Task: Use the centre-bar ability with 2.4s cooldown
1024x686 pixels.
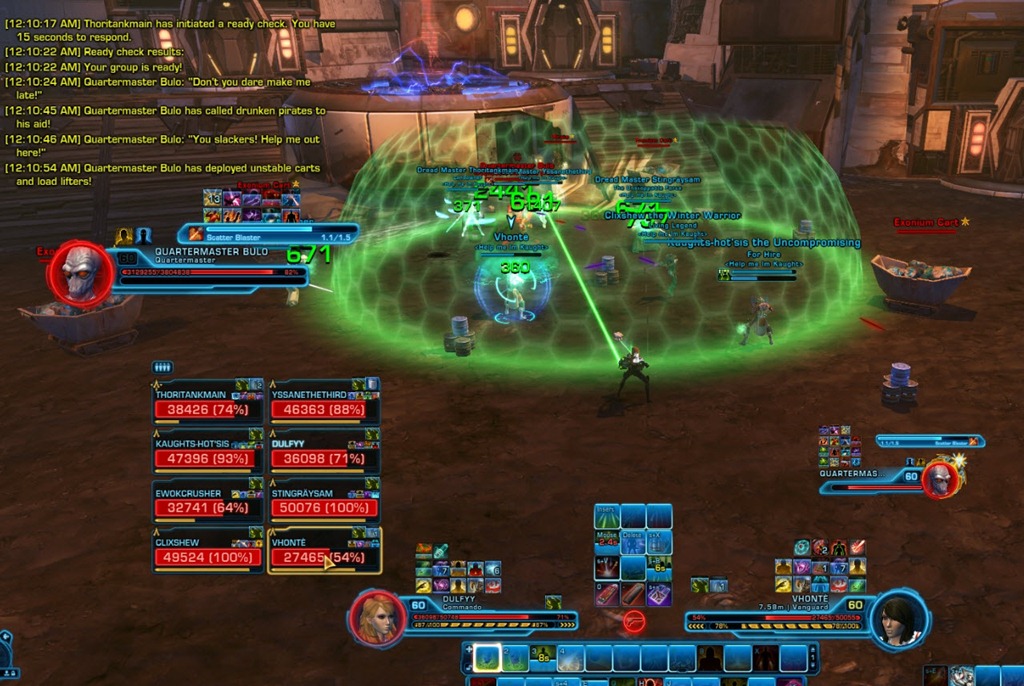Action: click(607, 543)
